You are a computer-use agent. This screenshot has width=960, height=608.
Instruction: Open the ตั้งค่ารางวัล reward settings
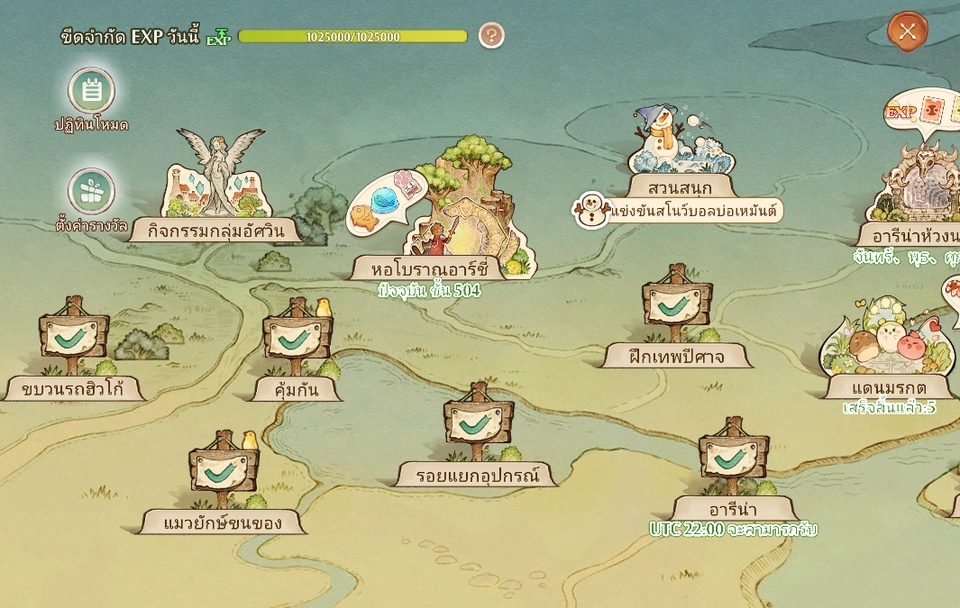click(92, 191)
